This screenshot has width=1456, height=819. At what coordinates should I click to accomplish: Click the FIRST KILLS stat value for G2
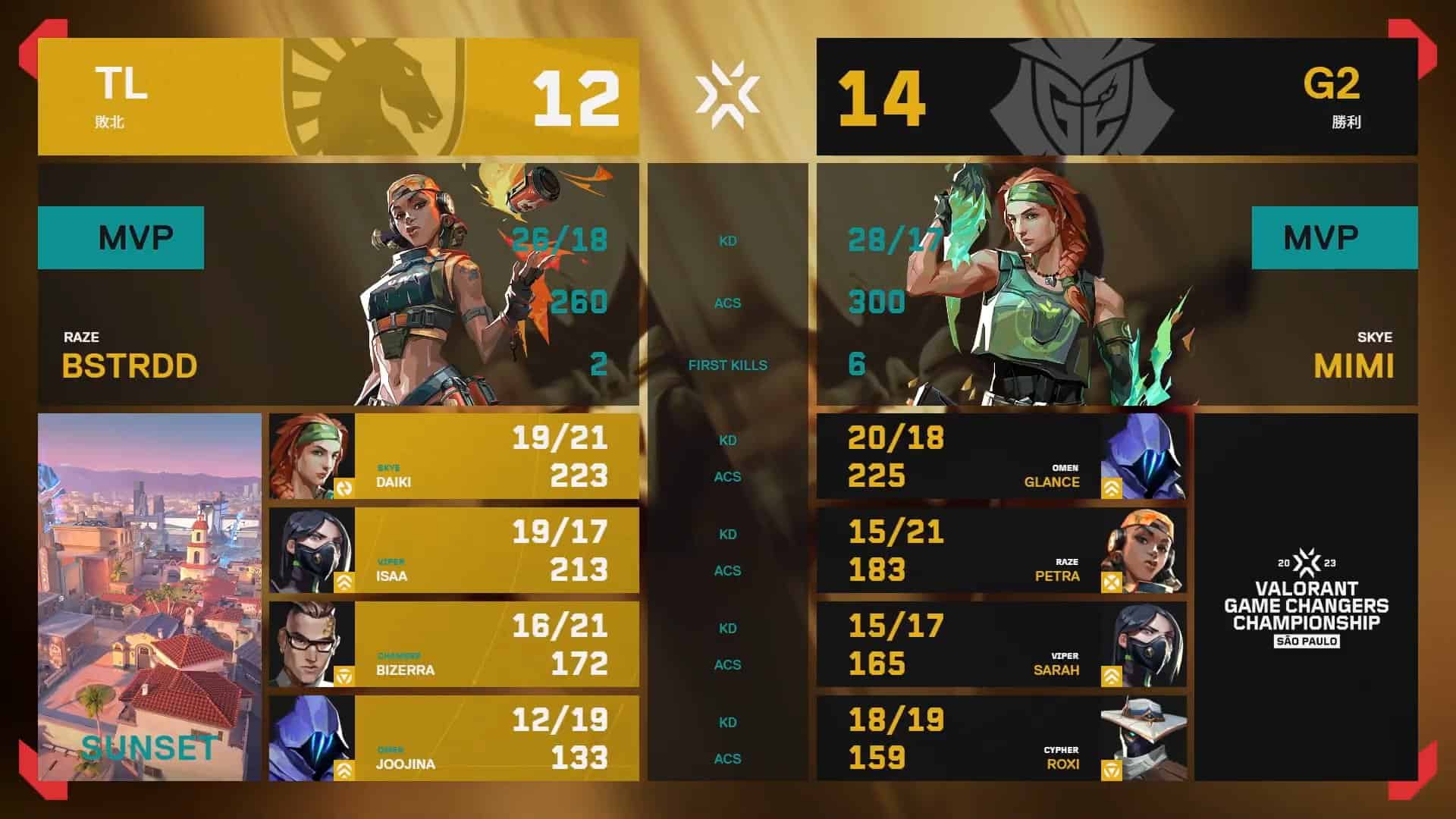[x=857, y=365]
